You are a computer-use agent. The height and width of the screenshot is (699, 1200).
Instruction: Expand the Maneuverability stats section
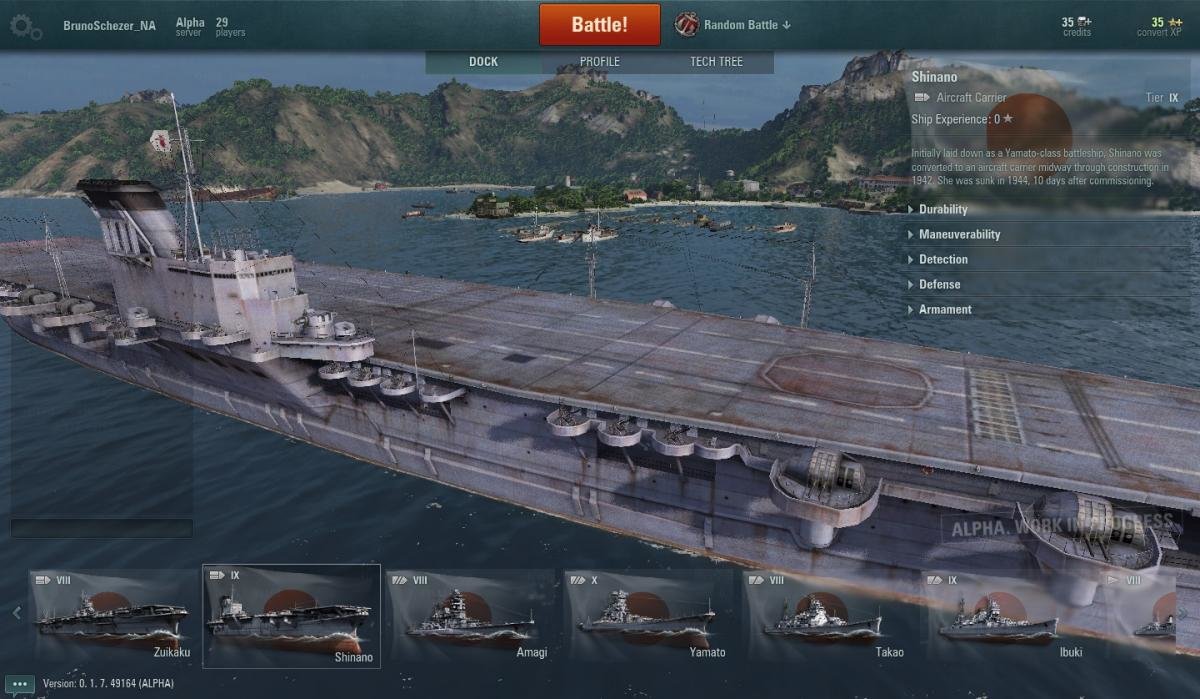coord(959,235)
